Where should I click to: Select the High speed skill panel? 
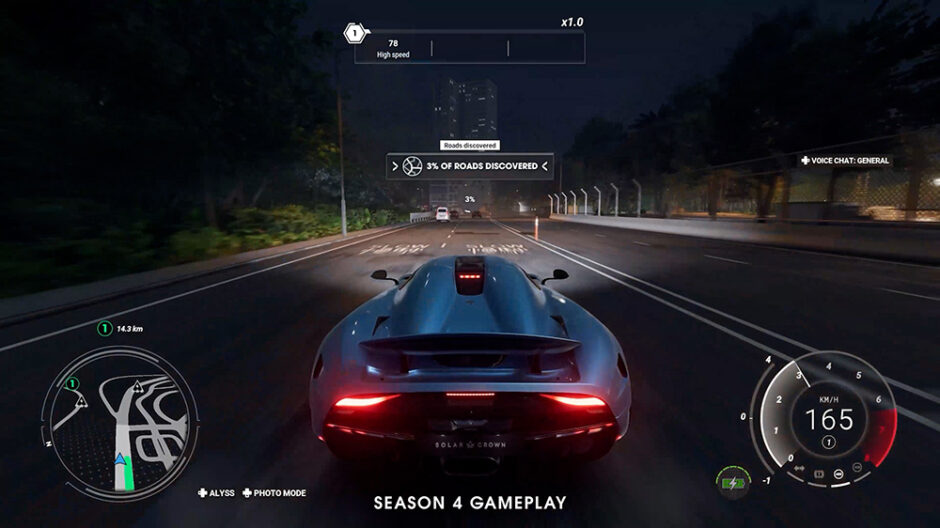coord(470,47)
